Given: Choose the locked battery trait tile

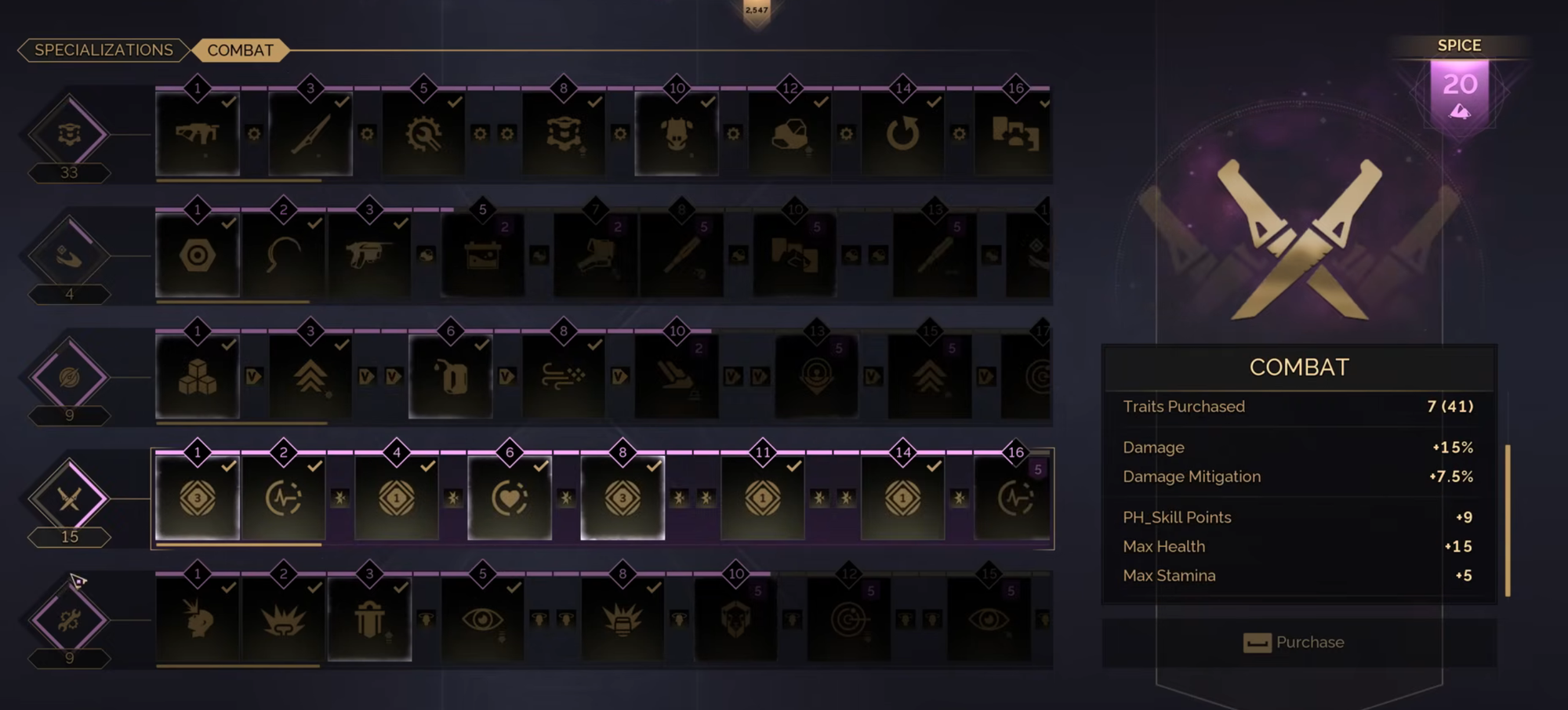Looking at the screenshot, I should point(482,255).
